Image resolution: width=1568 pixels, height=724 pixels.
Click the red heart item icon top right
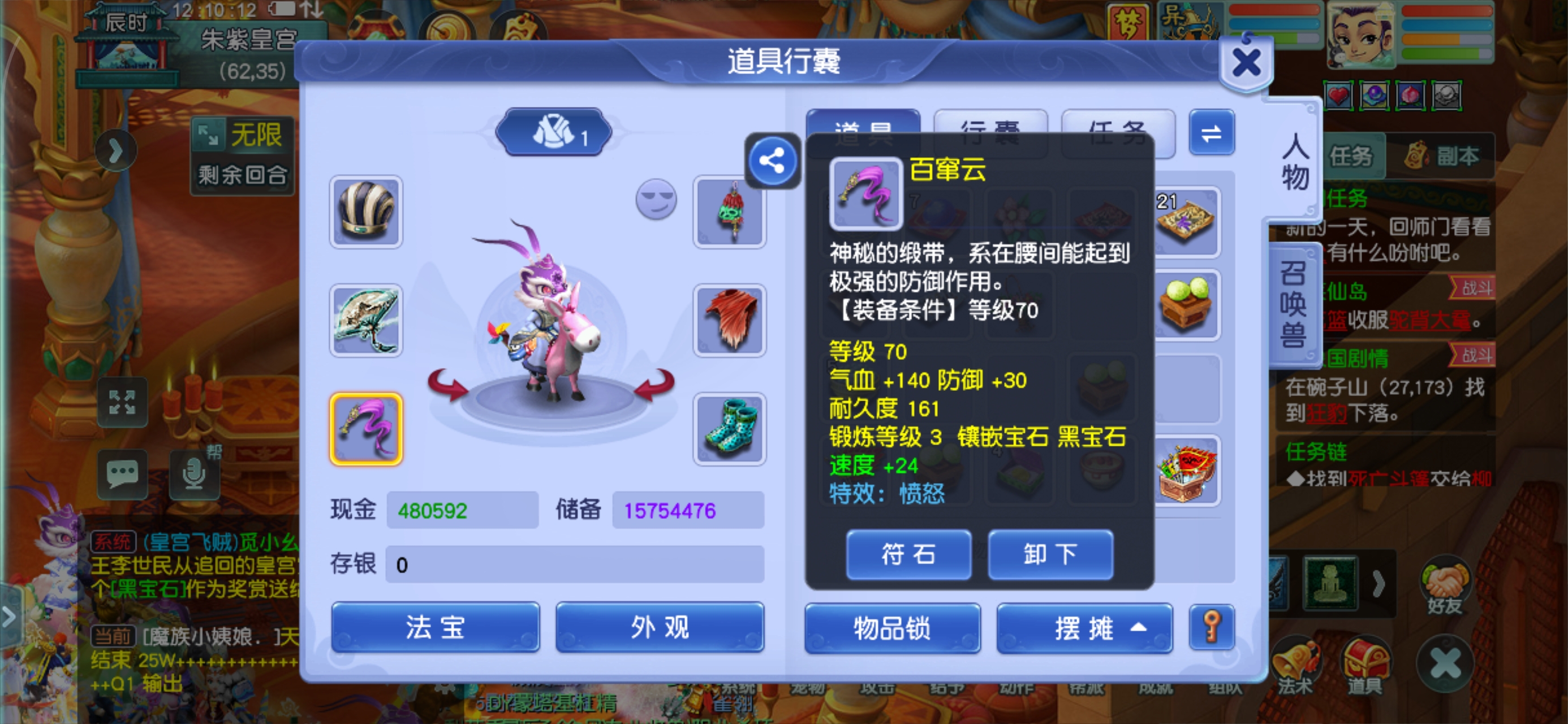click(x=1339, y=96)
